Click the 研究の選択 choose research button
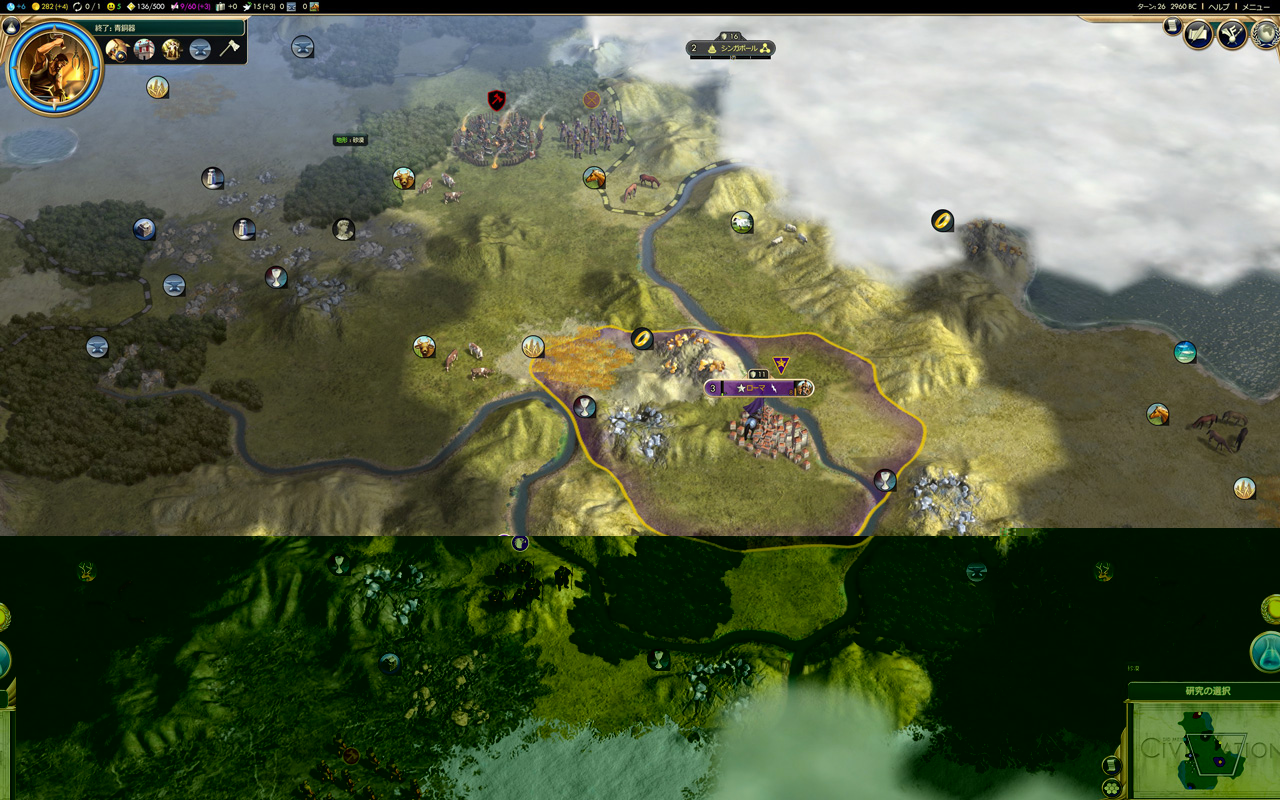 tap(1207, 691)
